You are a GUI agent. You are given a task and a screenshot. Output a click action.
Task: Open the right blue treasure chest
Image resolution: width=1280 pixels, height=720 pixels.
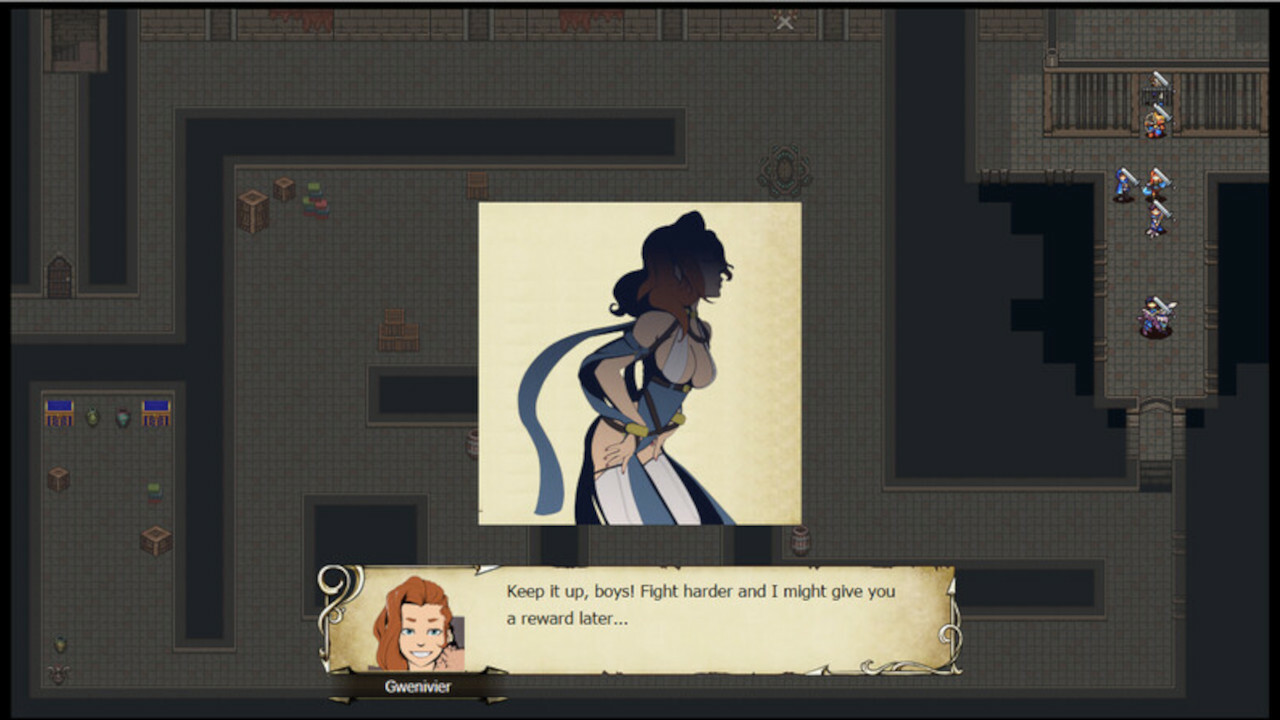tap(156, 413)
